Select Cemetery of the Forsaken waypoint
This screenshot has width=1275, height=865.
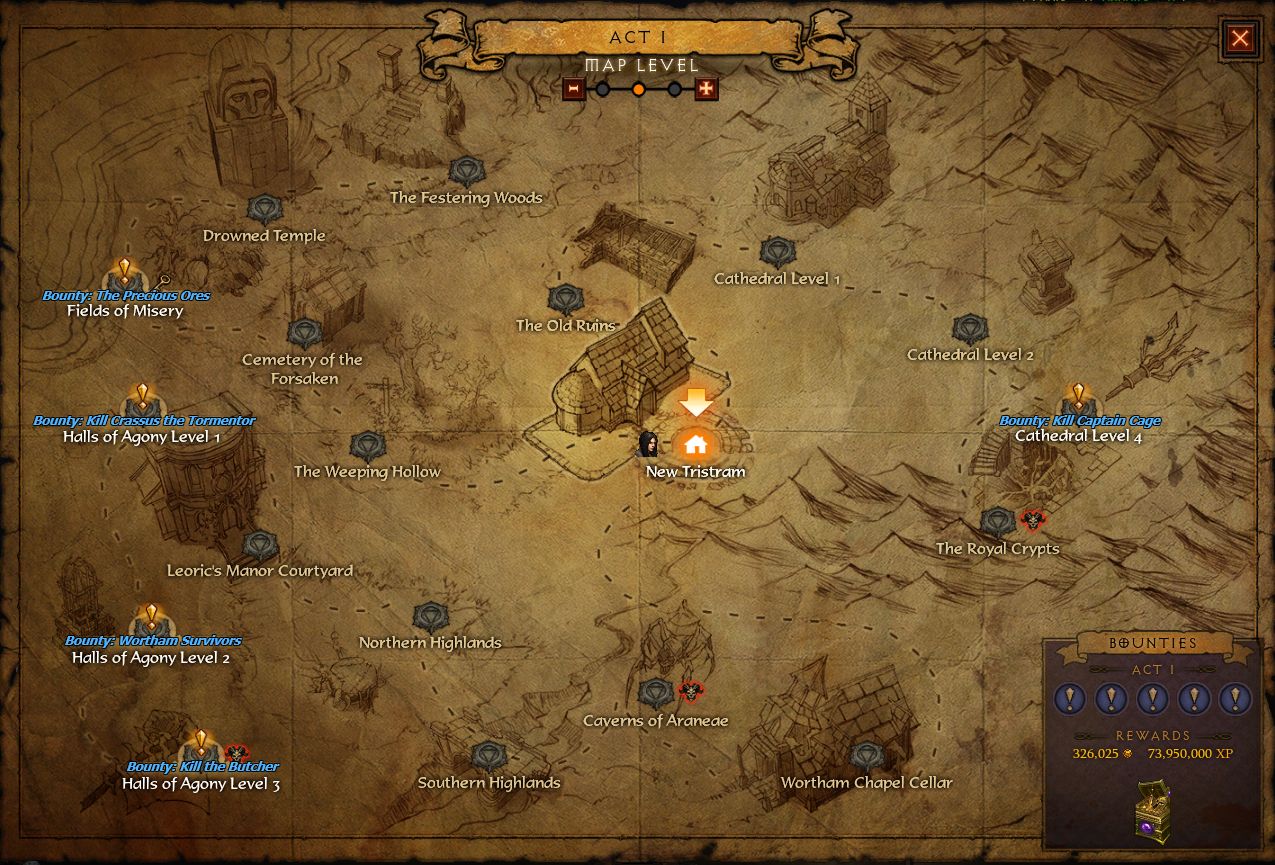[x=304, y=334]
